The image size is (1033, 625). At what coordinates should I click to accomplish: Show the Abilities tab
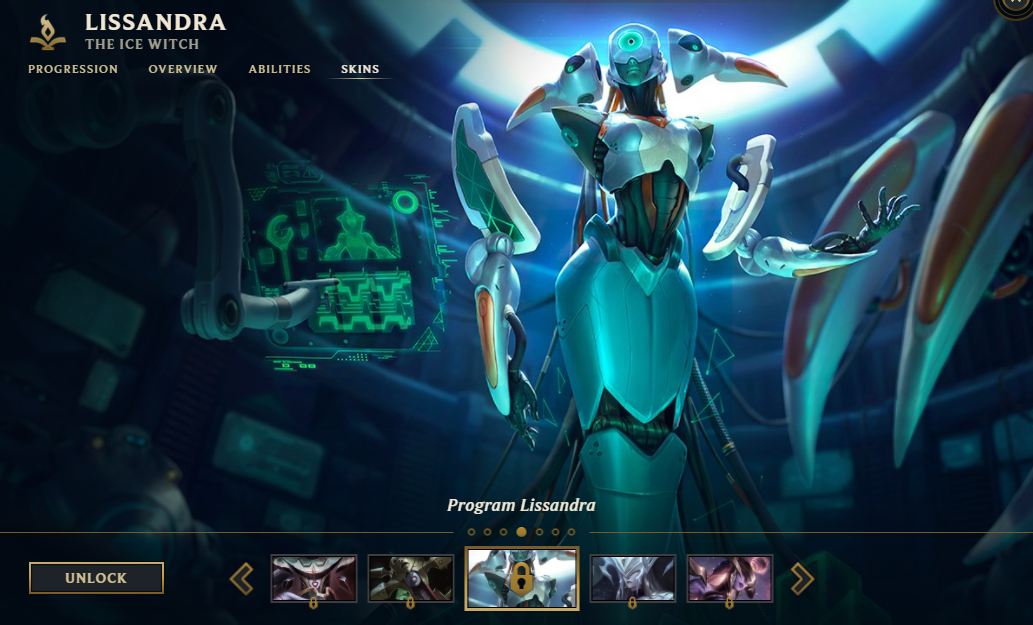(280, 69)
